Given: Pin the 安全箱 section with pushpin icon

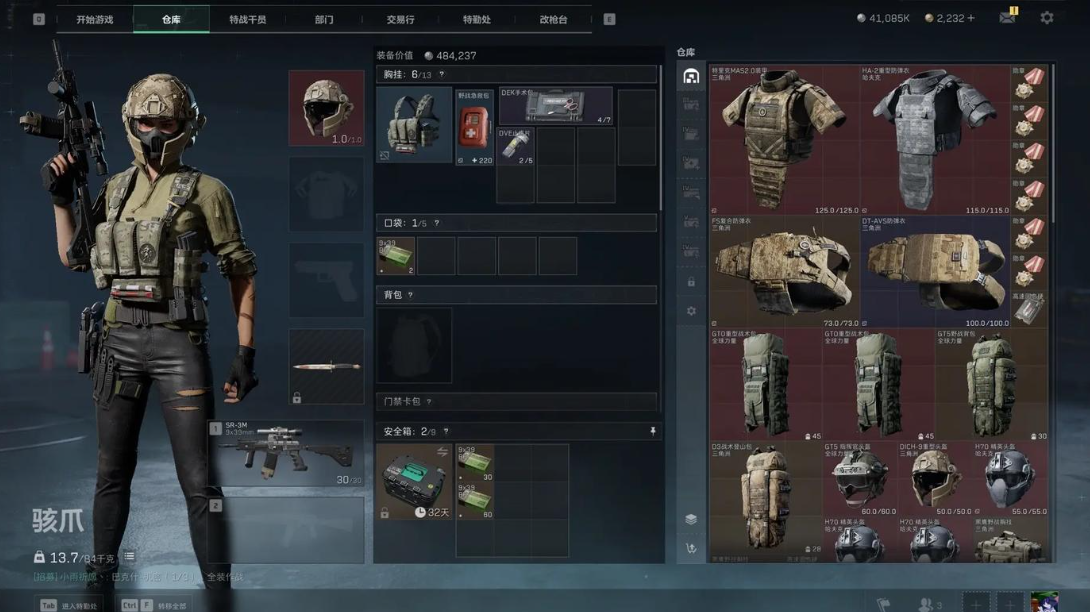Looking at the screenshot, I should pyautogui.click(x=652, y=432).
